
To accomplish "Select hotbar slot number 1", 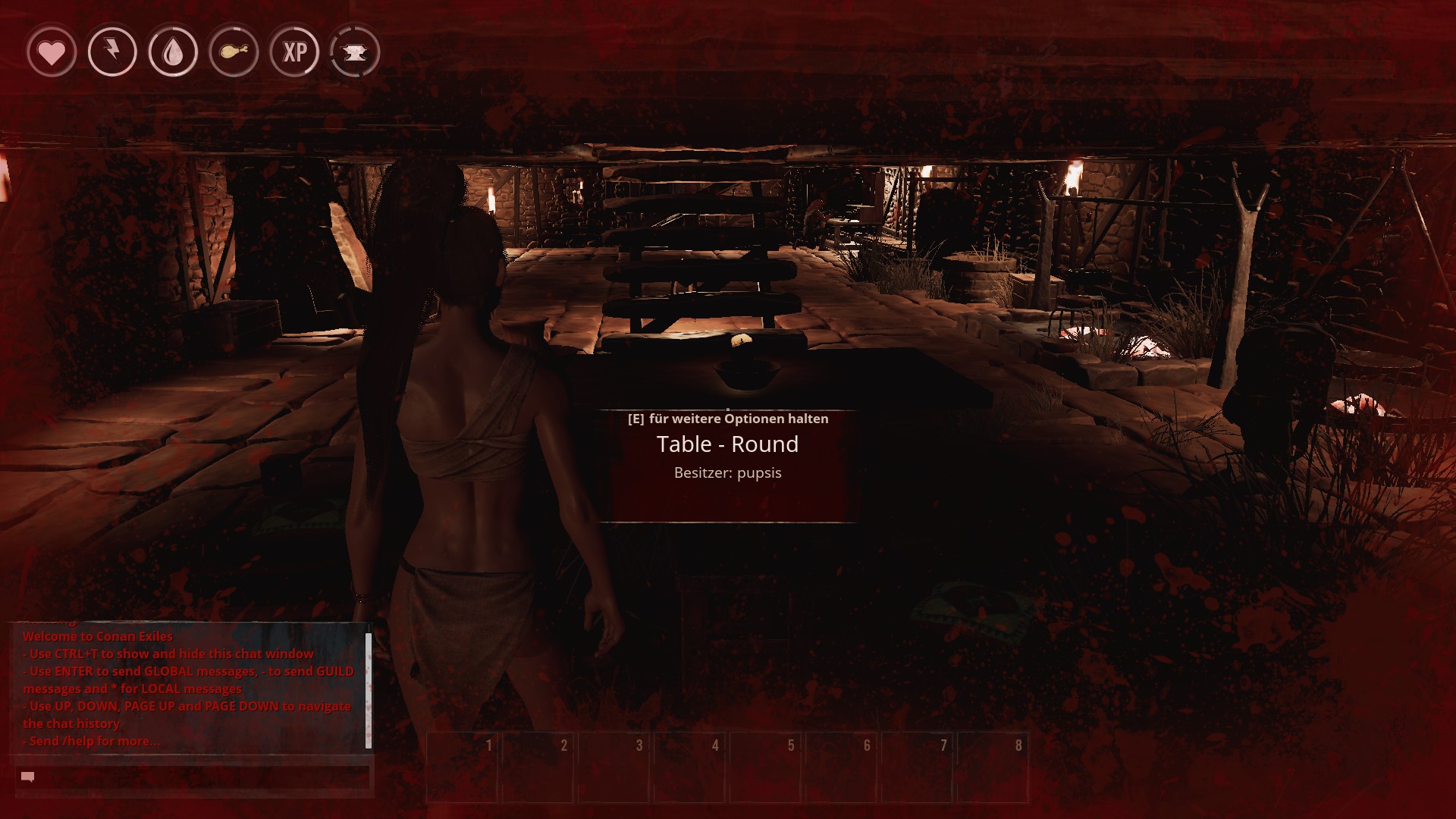I will click(463, 767).
